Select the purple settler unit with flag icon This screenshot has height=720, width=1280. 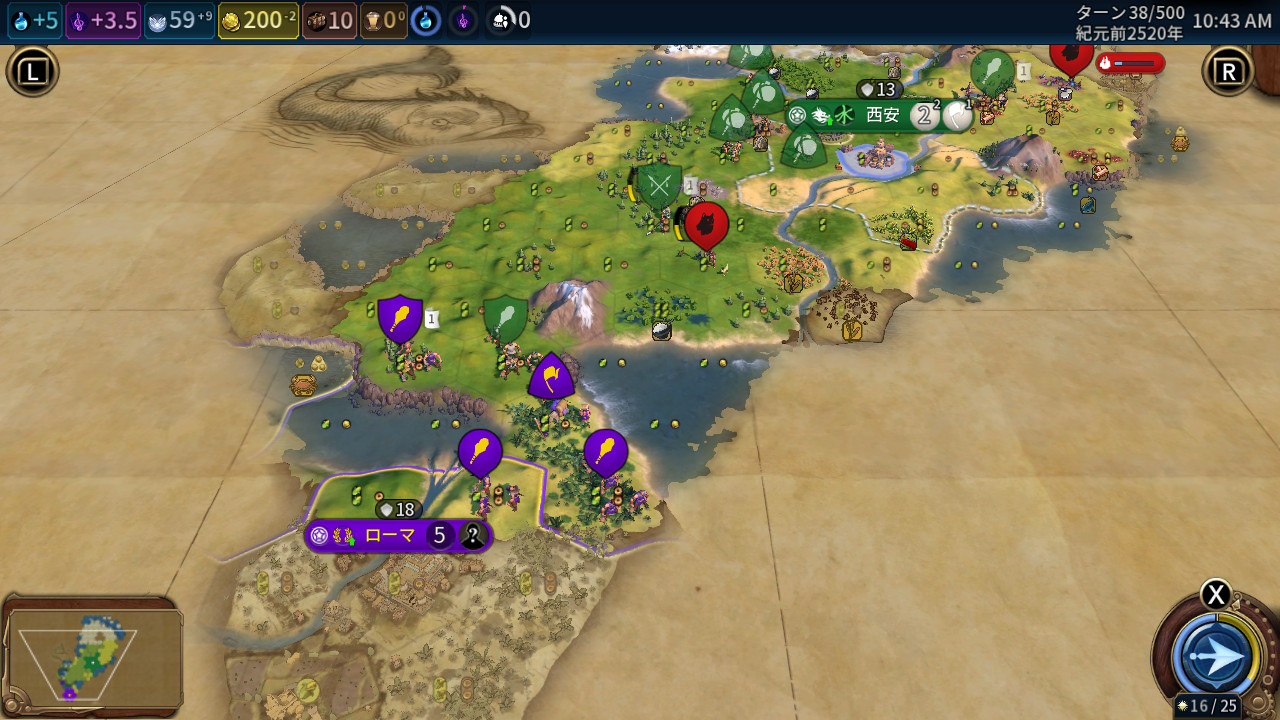[x=550, y=377]
